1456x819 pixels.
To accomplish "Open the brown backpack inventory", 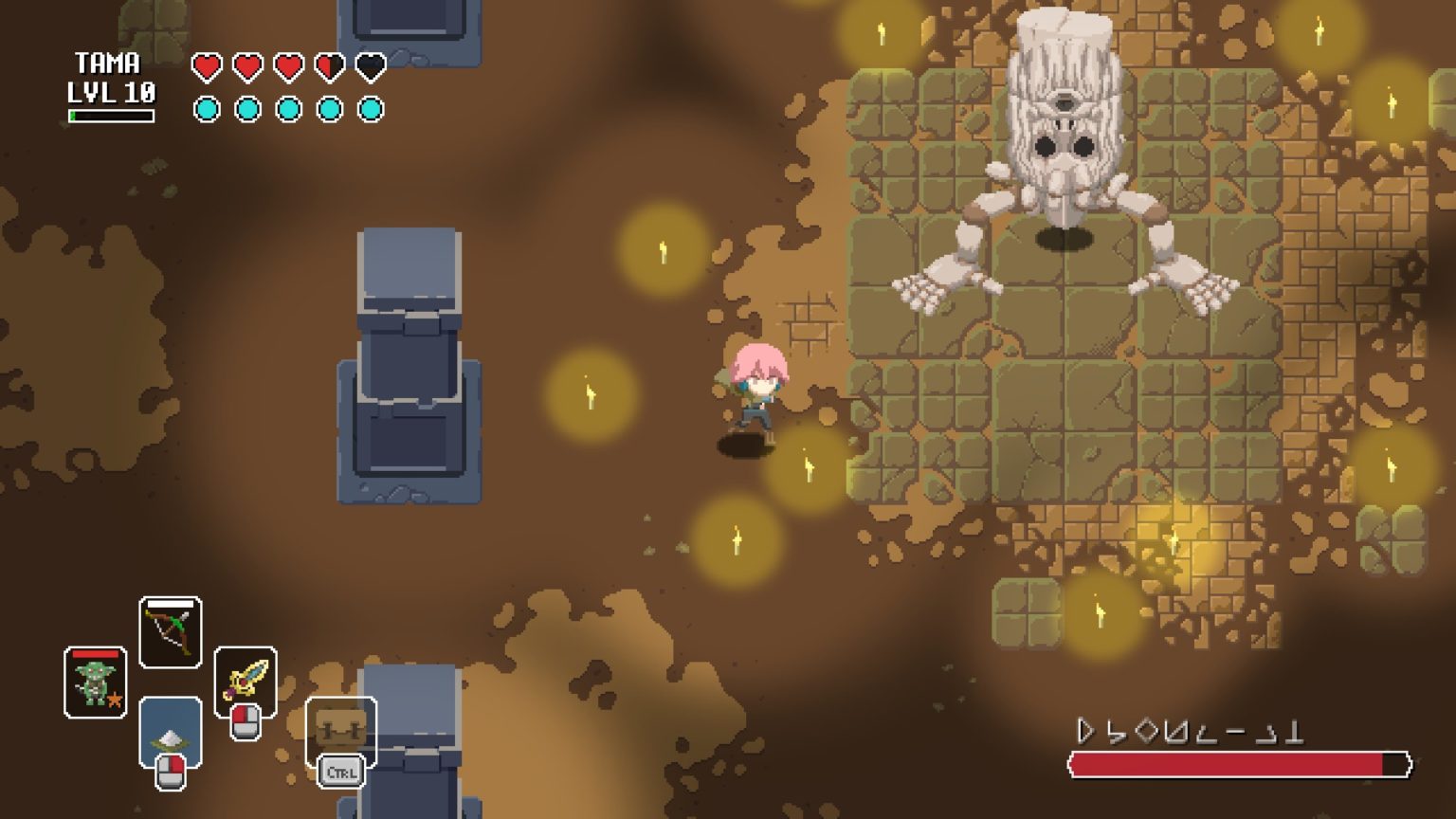I will pyautogui.click(x=340, y=730).
